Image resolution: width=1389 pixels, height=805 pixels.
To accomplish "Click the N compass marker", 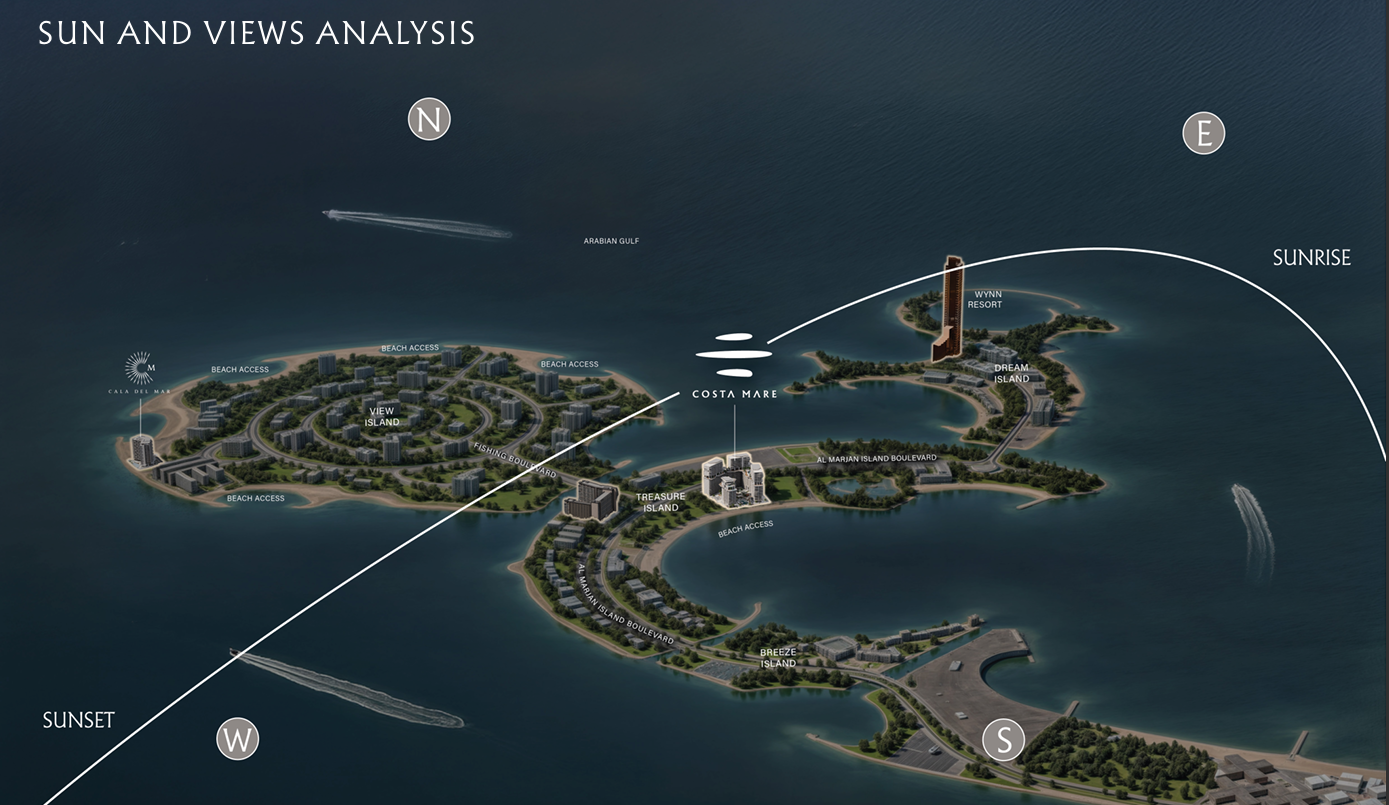I will (429, 120).
